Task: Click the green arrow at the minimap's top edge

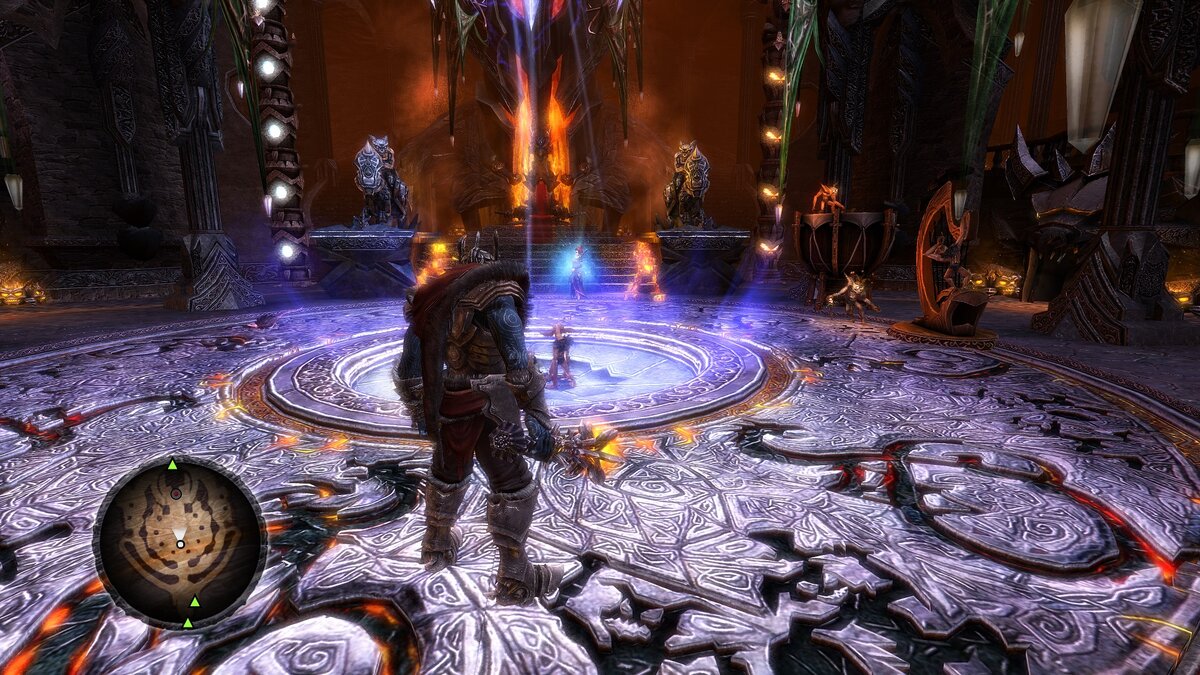Action: coord(172,465)
